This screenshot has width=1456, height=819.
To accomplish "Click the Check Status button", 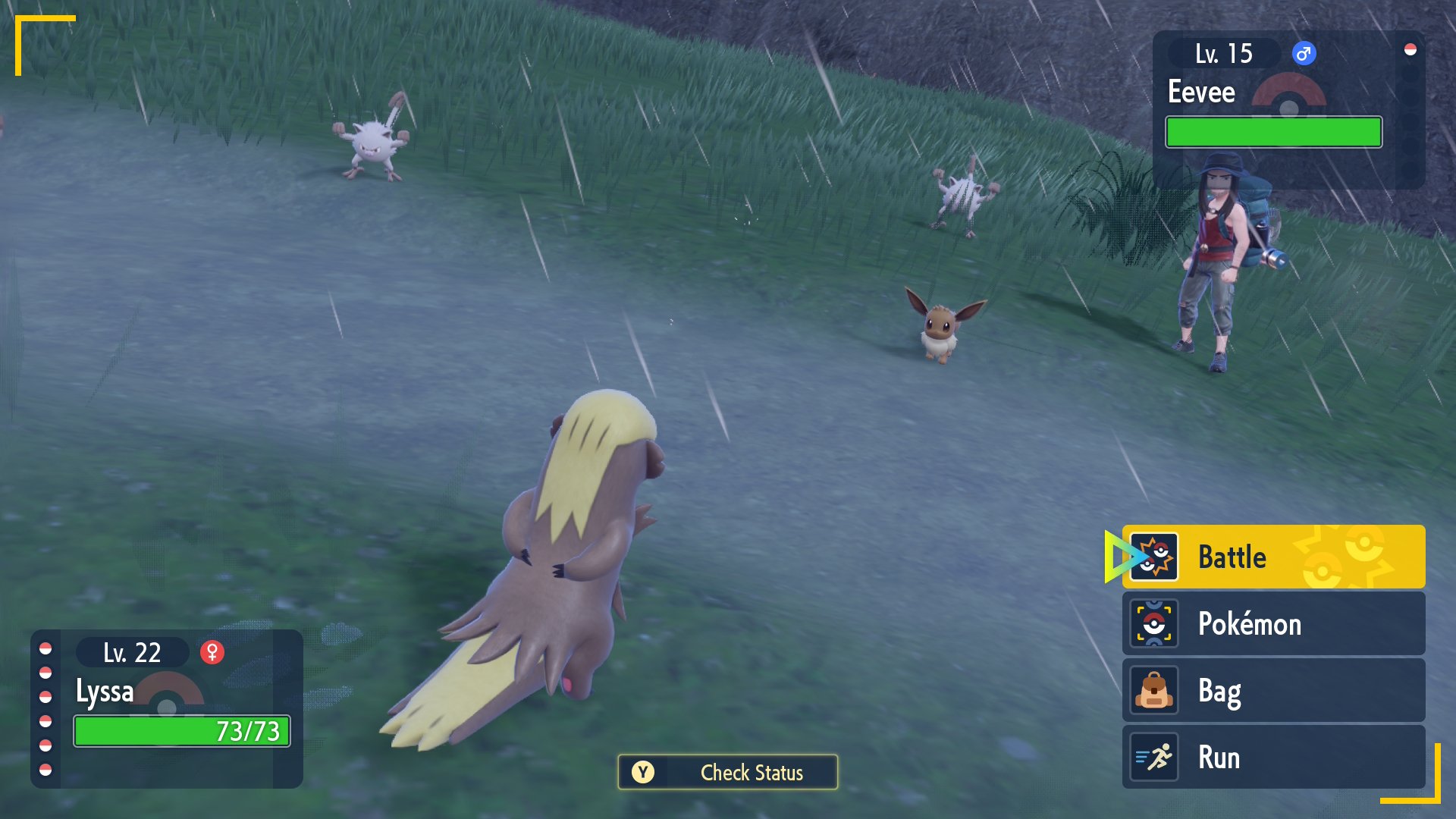I will click(727, 772).
